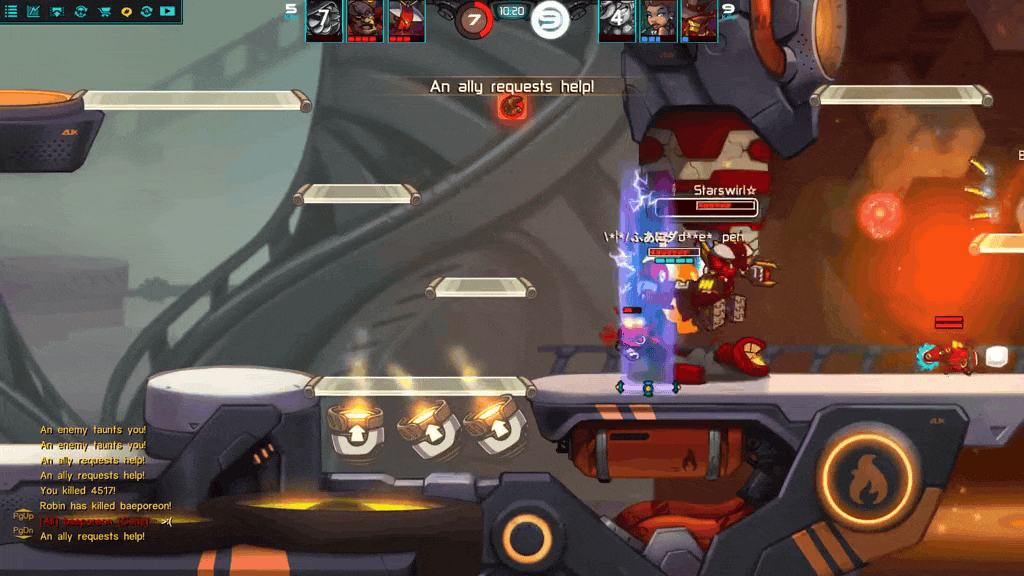Show the line graph statistics panel
The width and height of the screenshot is (1024, 576).
tap(34, 12)
